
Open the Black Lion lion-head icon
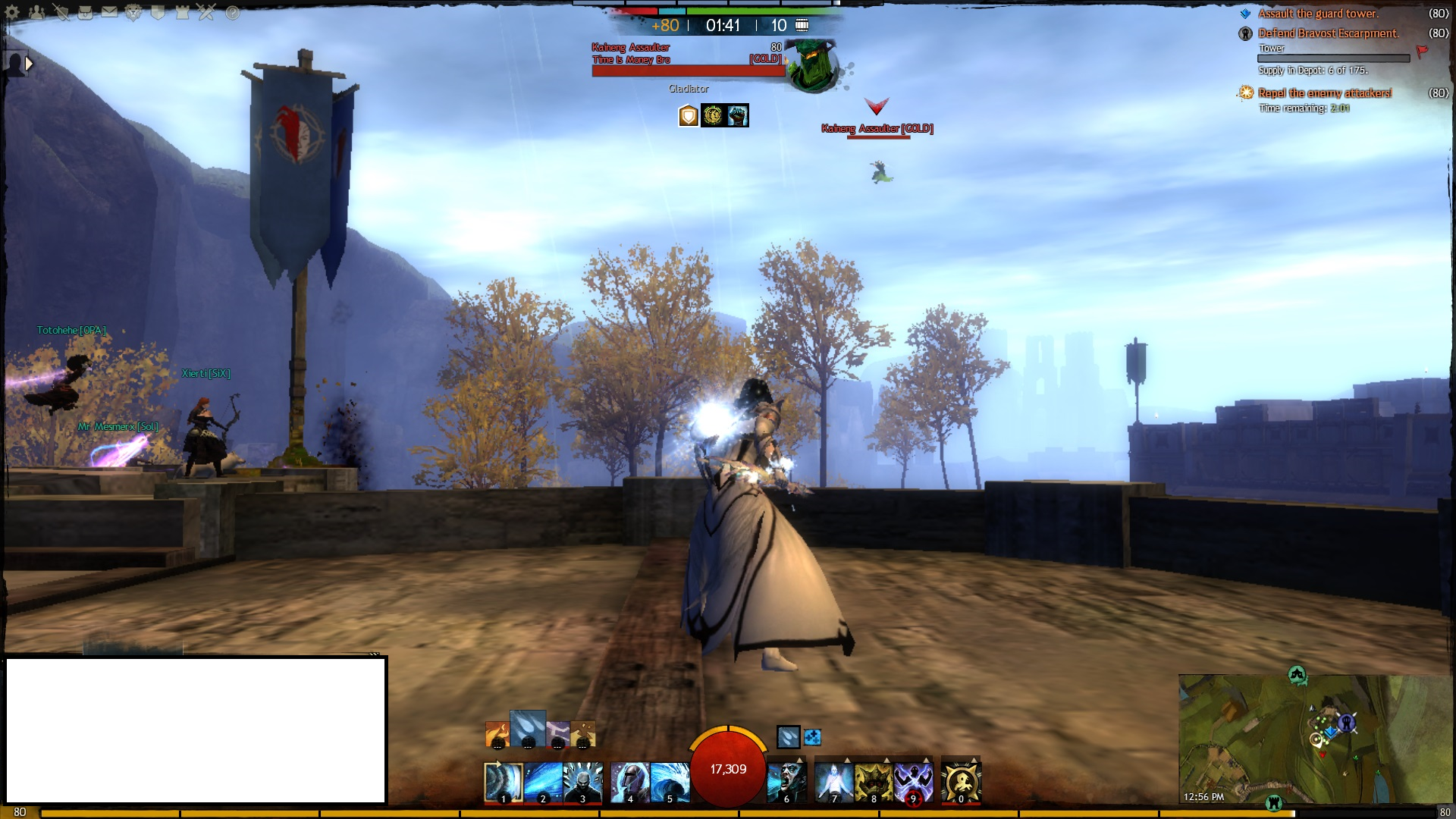(x=133, y=13)
